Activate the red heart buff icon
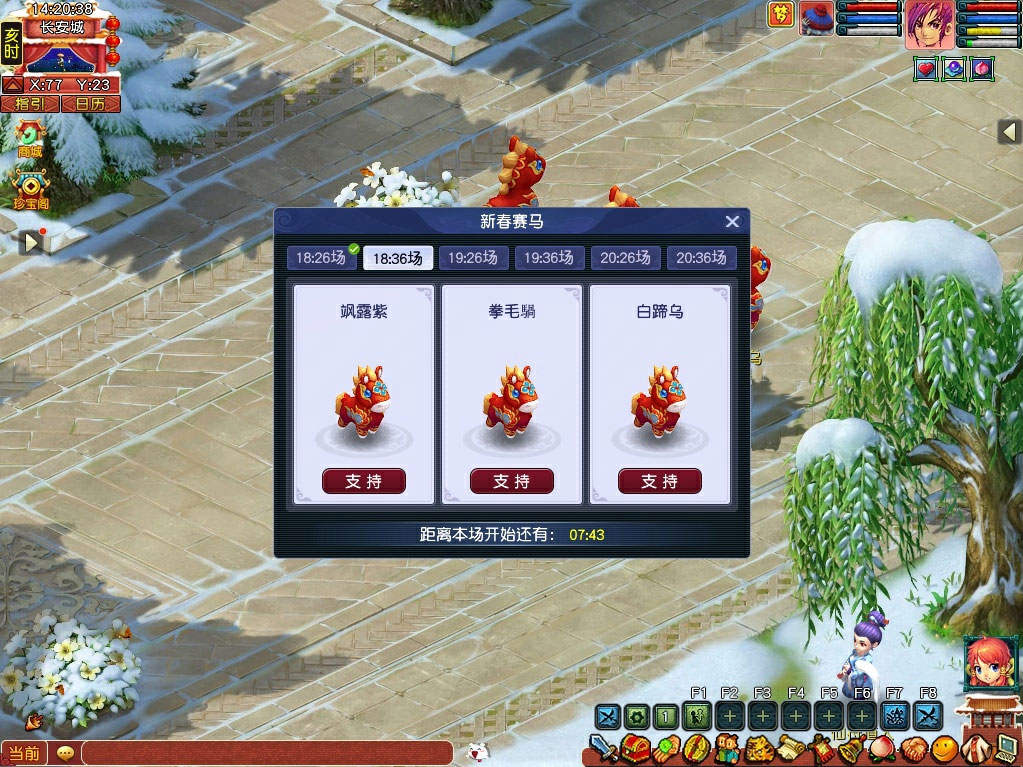This screenshot has width=1023, height=767. (925, 69)
